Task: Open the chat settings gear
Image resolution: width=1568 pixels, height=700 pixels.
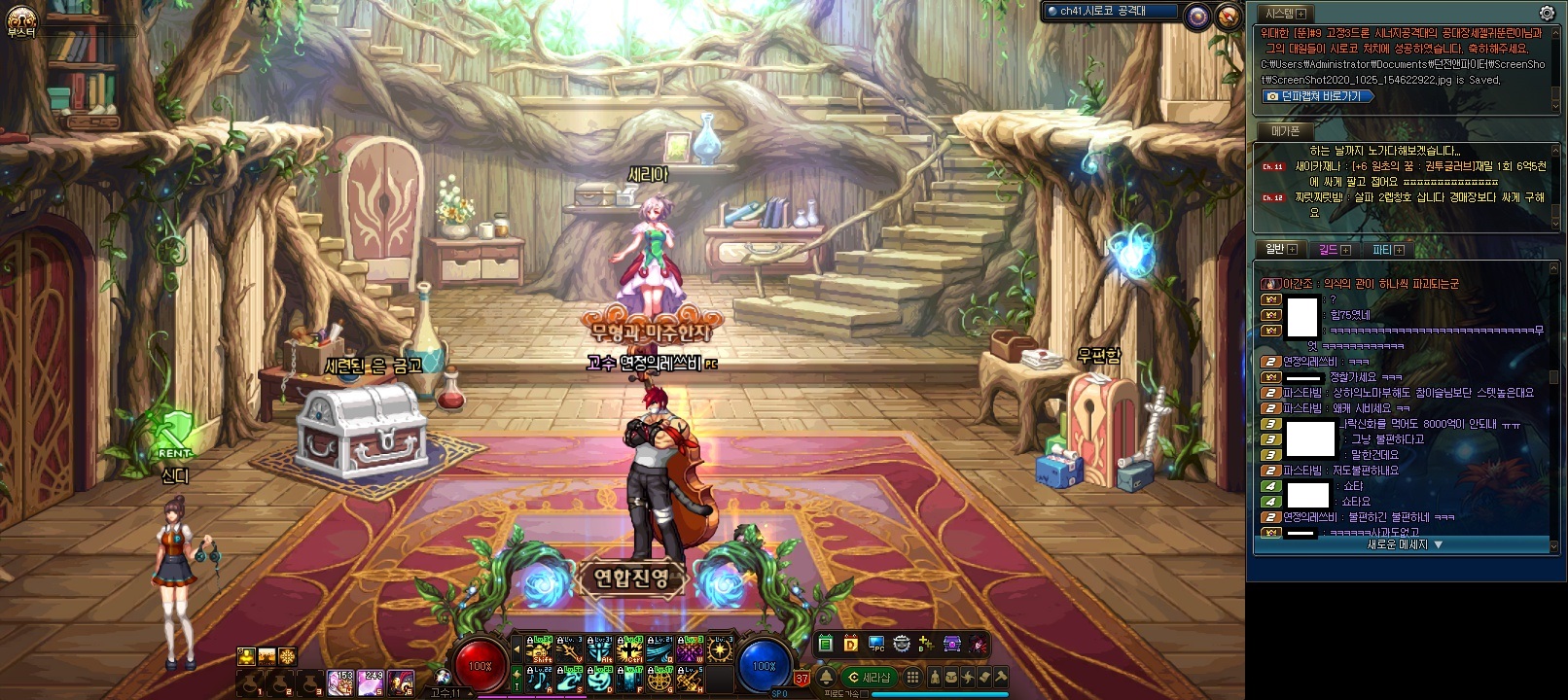Action: tap(1547, 14)
